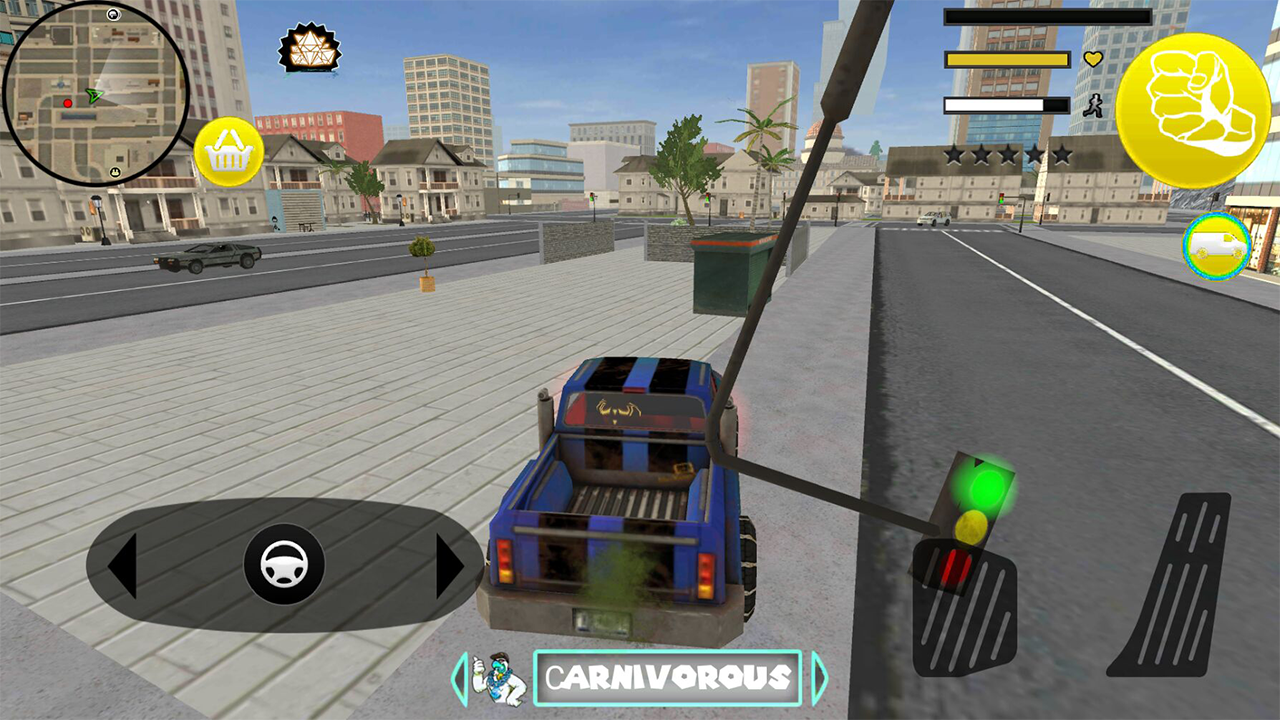
Task: Open the circular minimap
Action: pos(95,93)
